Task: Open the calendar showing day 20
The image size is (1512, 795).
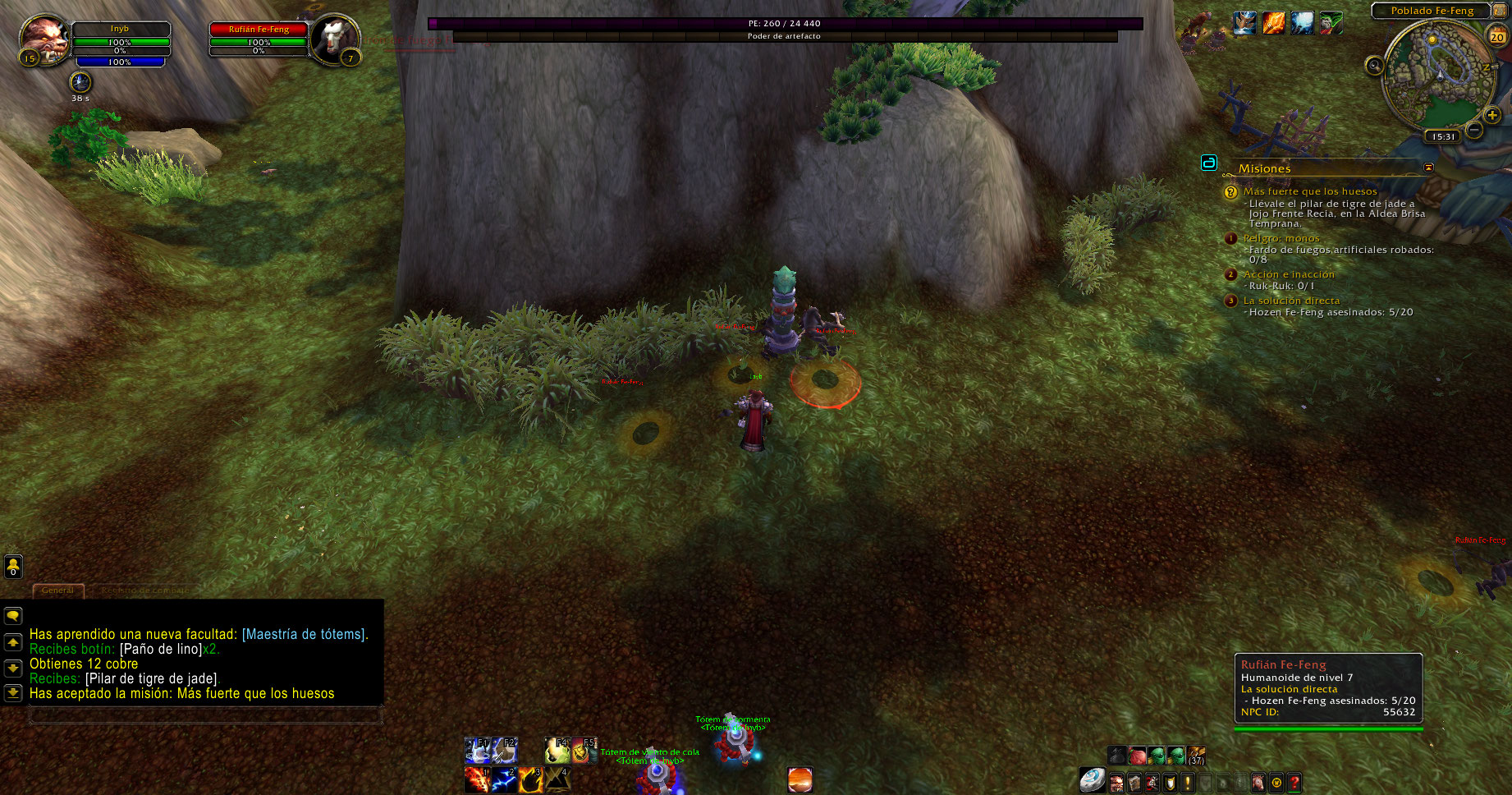Action: coord(1497,36)
